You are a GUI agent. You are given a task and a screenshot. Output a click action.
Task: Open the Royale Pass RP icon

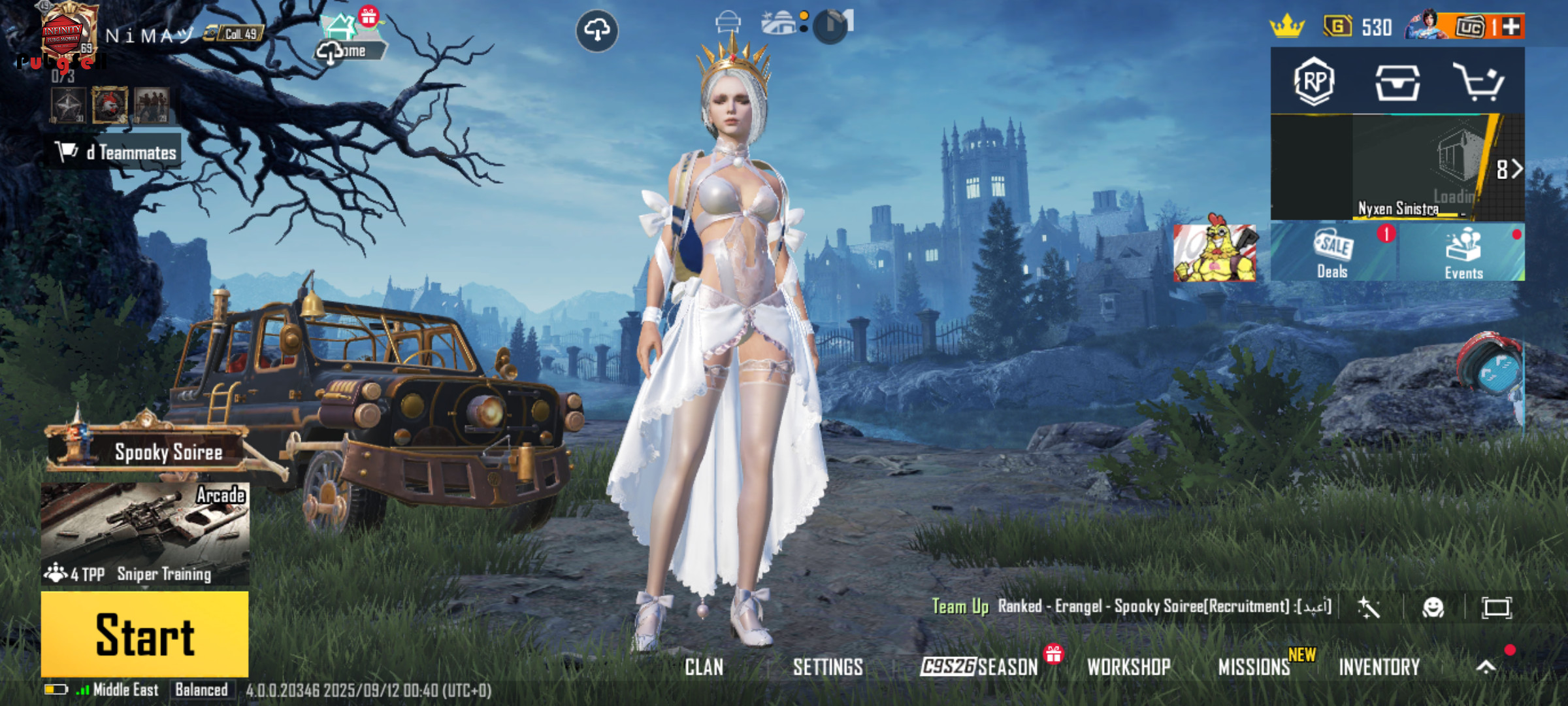pyautogui.click(x=1314, y=82)
